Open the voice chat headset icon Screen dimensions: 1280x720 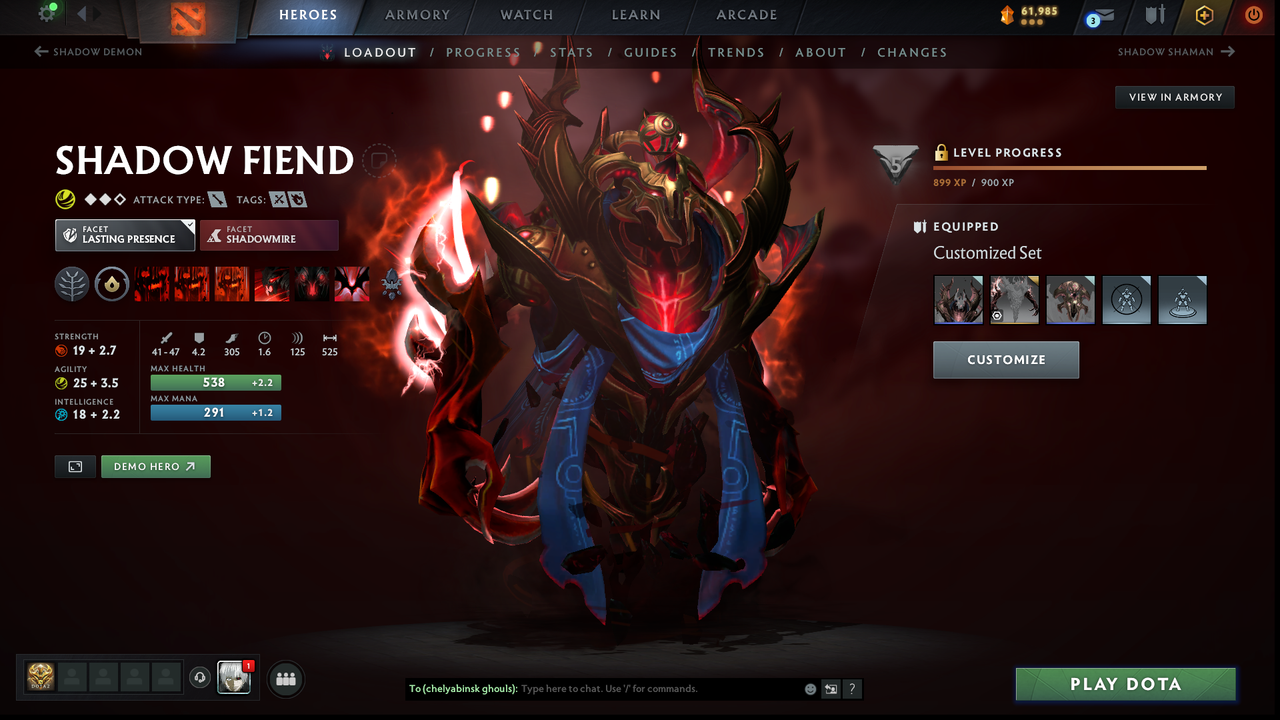(x=200, y=678)
